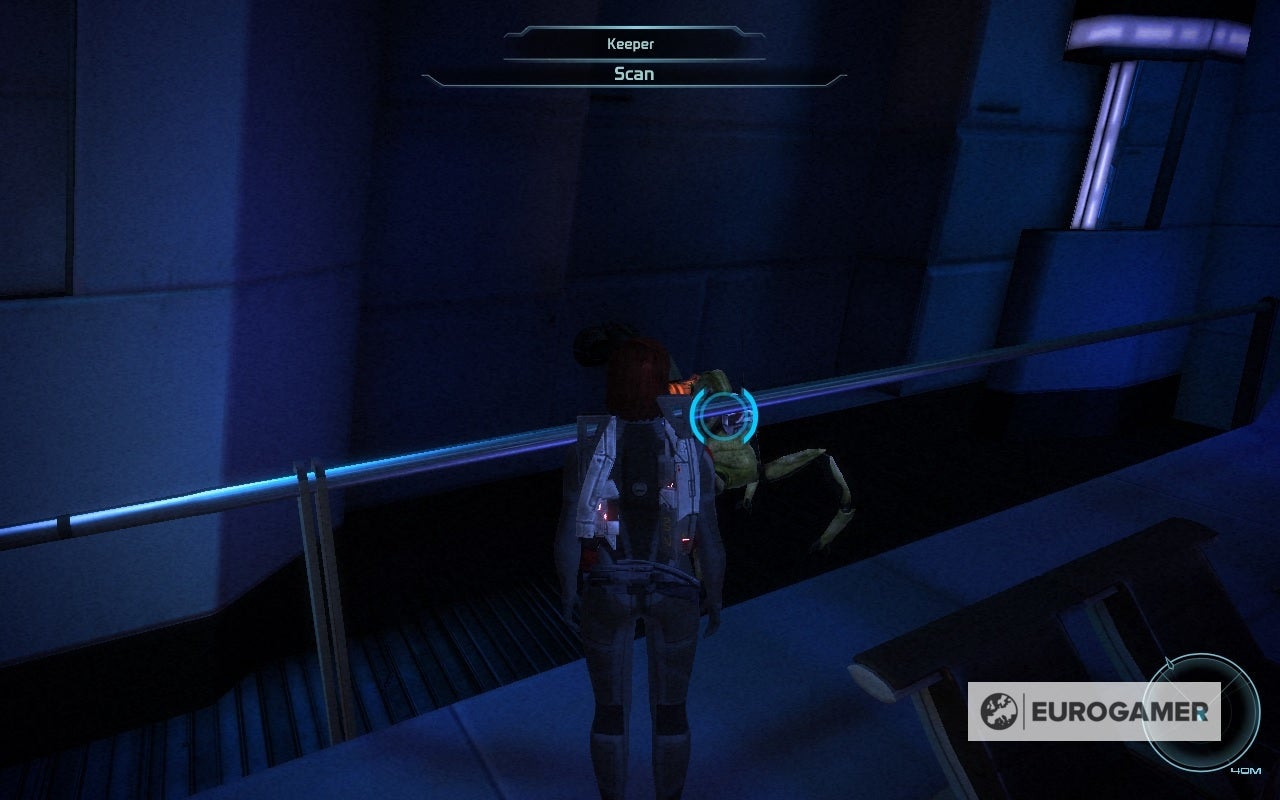
Task: Select the Keeper nameplate label
Action: 631,44
